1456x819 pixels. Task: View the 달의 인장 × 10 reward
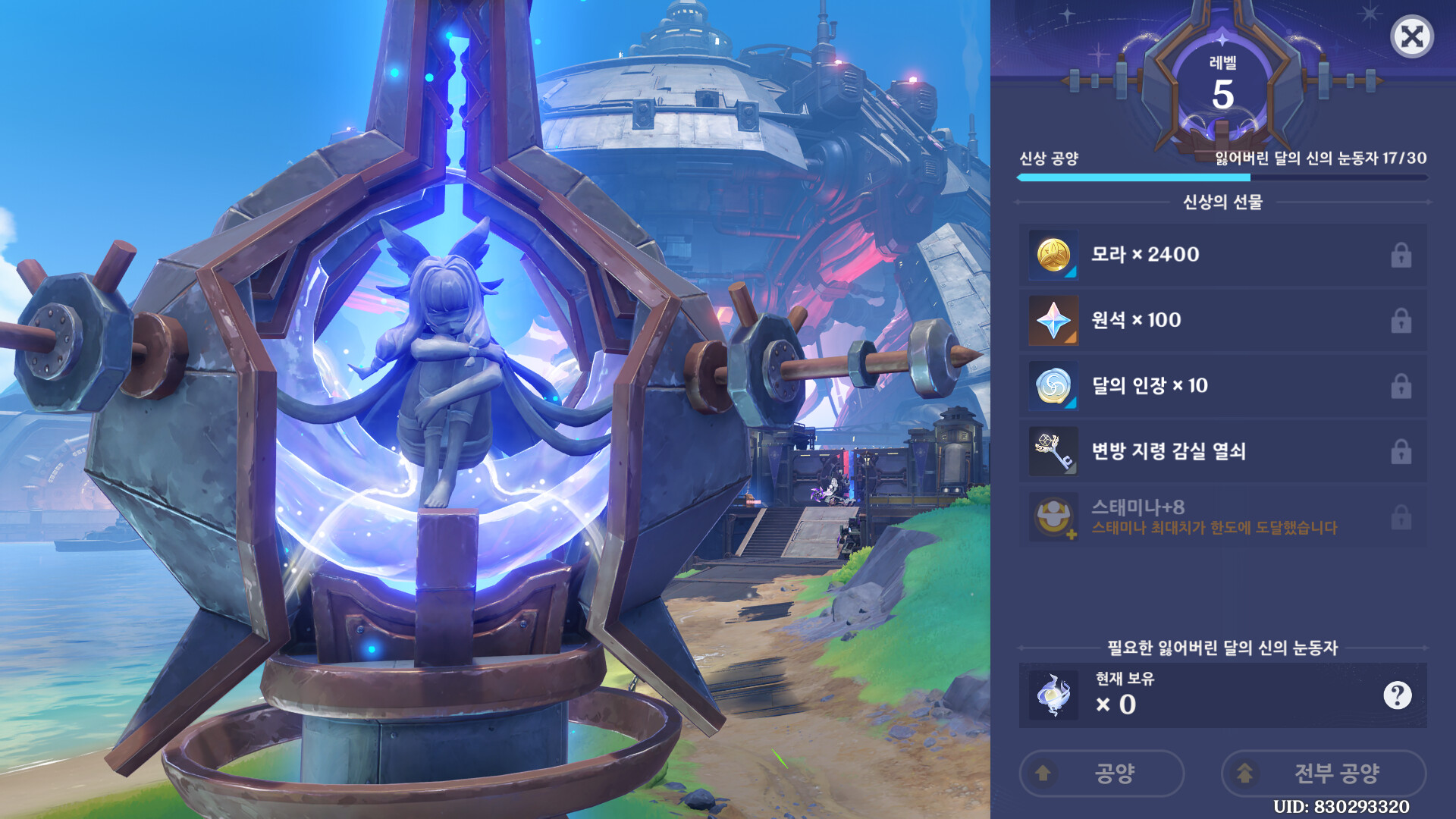(x=1222, y=386)
